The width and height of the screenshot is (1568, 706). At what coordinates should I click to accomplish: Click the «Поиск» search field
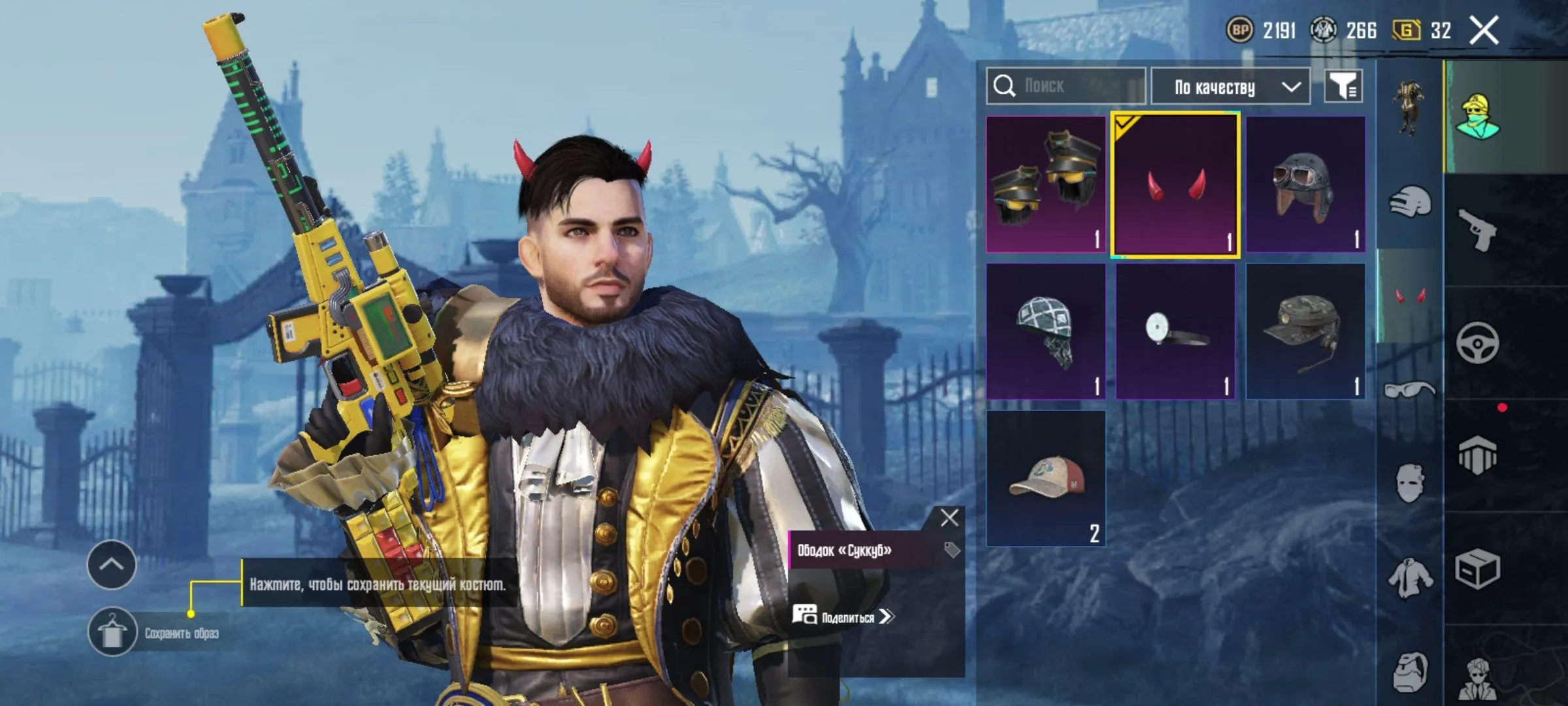coord(1065,85)
